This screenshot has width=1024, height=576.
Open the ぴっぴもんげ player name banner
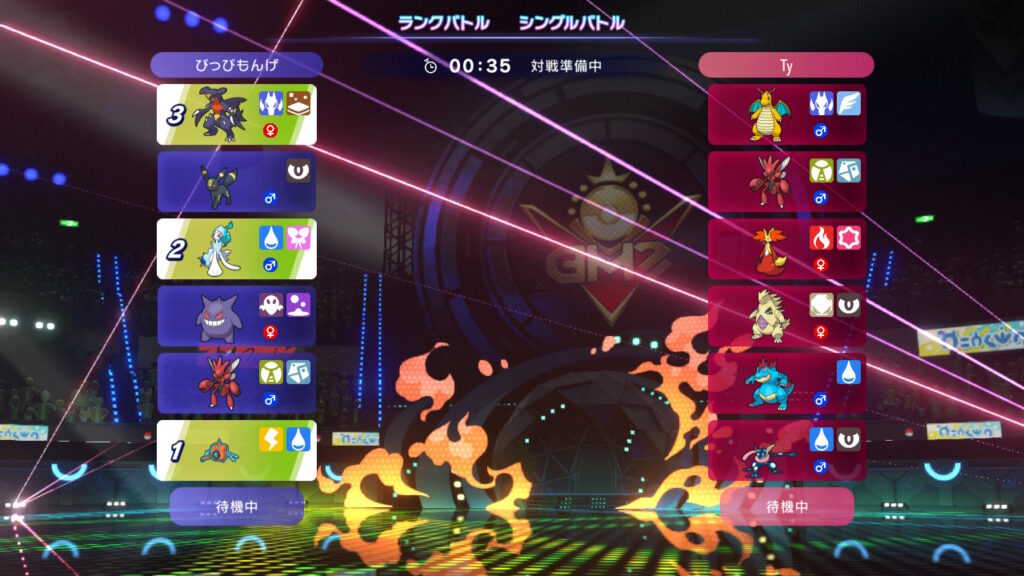(x=237, y=65)
